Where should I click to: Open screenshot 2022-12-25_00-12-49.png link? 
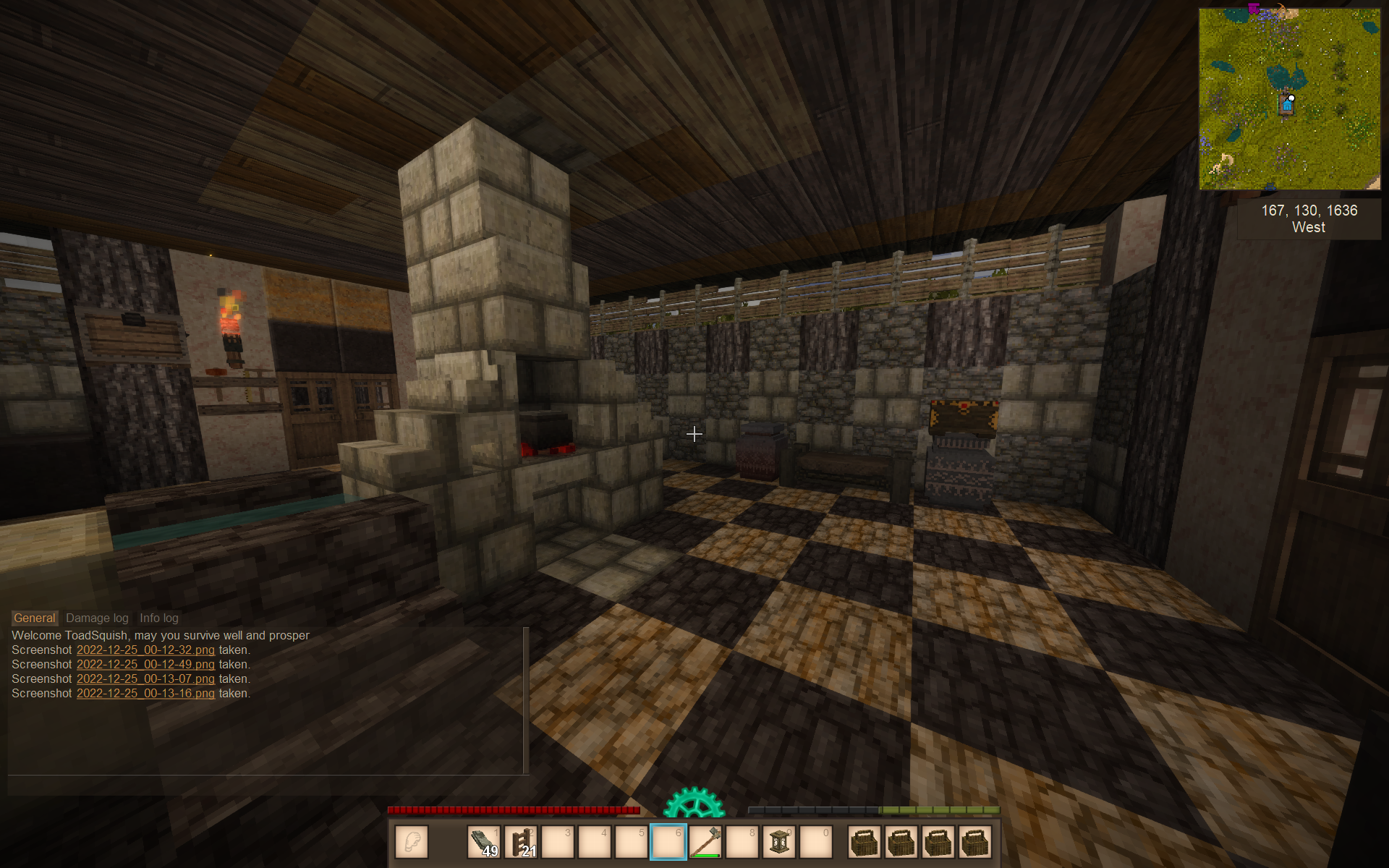tap(145, 664)
